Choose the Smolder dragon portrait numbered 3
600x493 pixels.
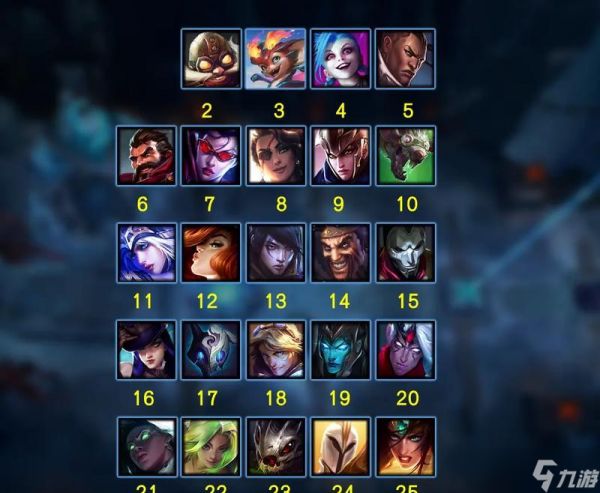(275, 59)
